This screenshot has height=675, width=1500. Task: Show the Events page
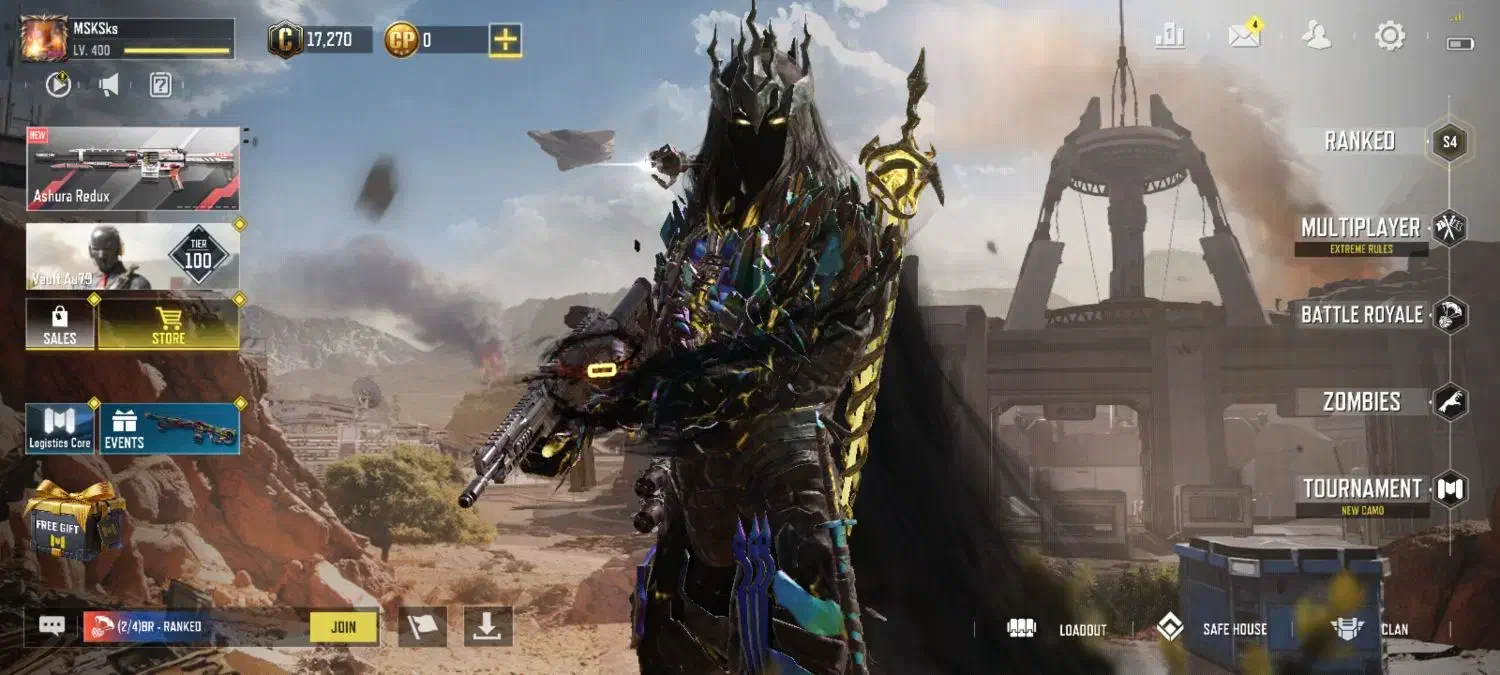169,429
